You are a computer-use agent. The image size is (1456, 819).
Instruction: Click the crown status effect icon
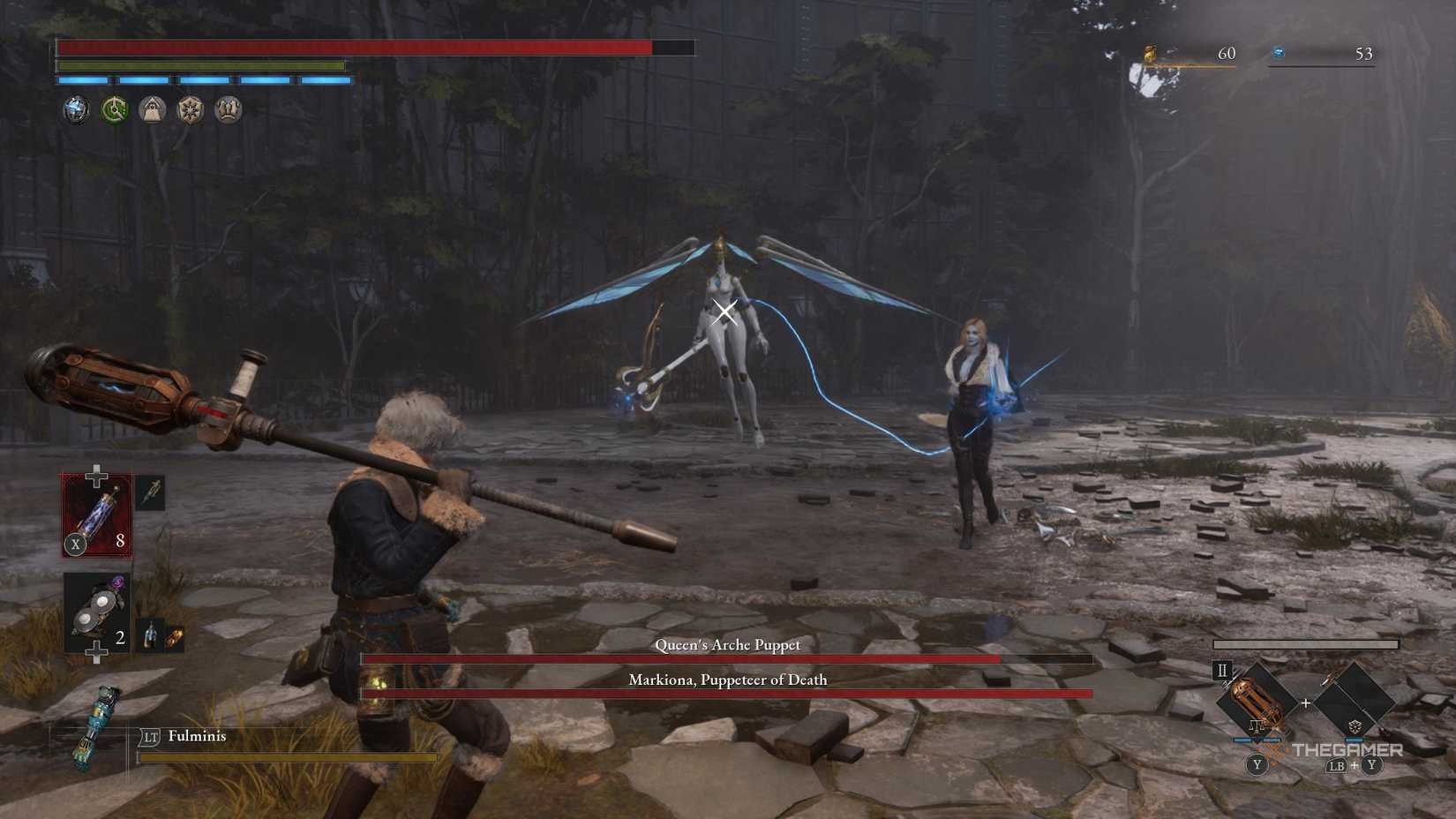pyautogui.click(x=227, y=109)
